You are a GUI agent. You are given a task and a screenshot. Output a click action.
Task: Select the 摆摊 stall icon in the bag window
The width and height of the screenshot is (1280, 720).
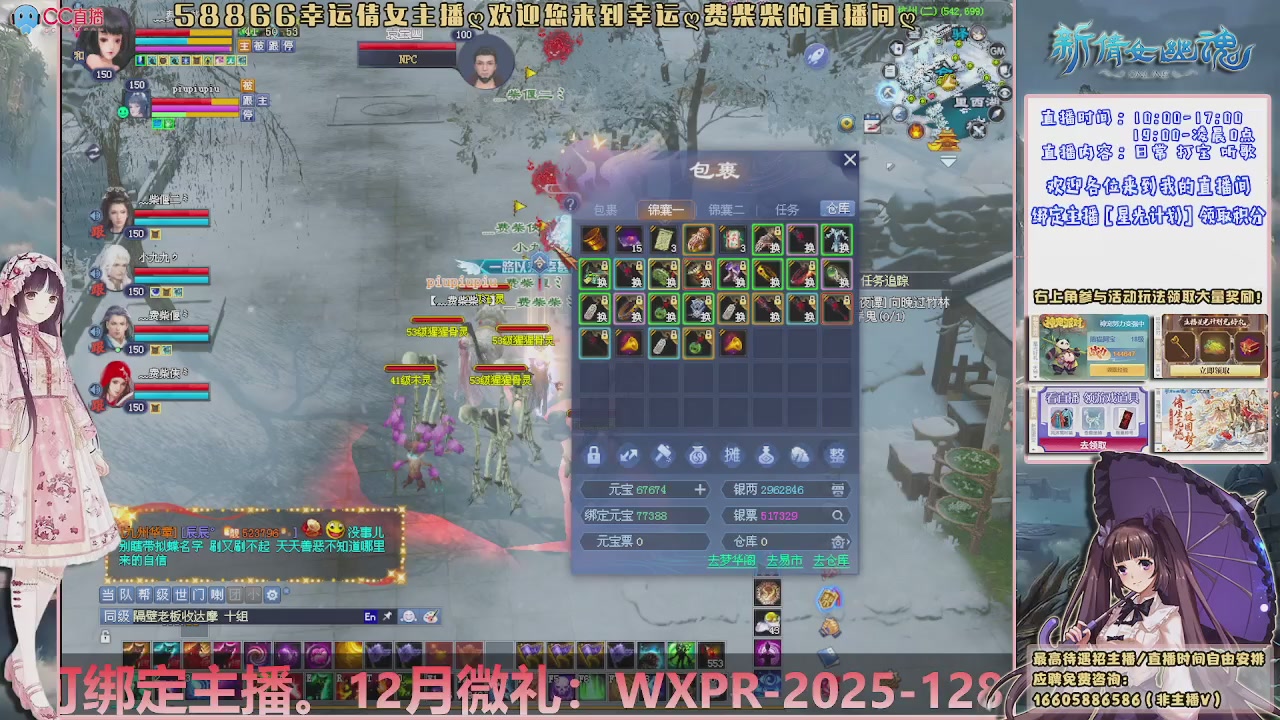[x=733, y=455]
